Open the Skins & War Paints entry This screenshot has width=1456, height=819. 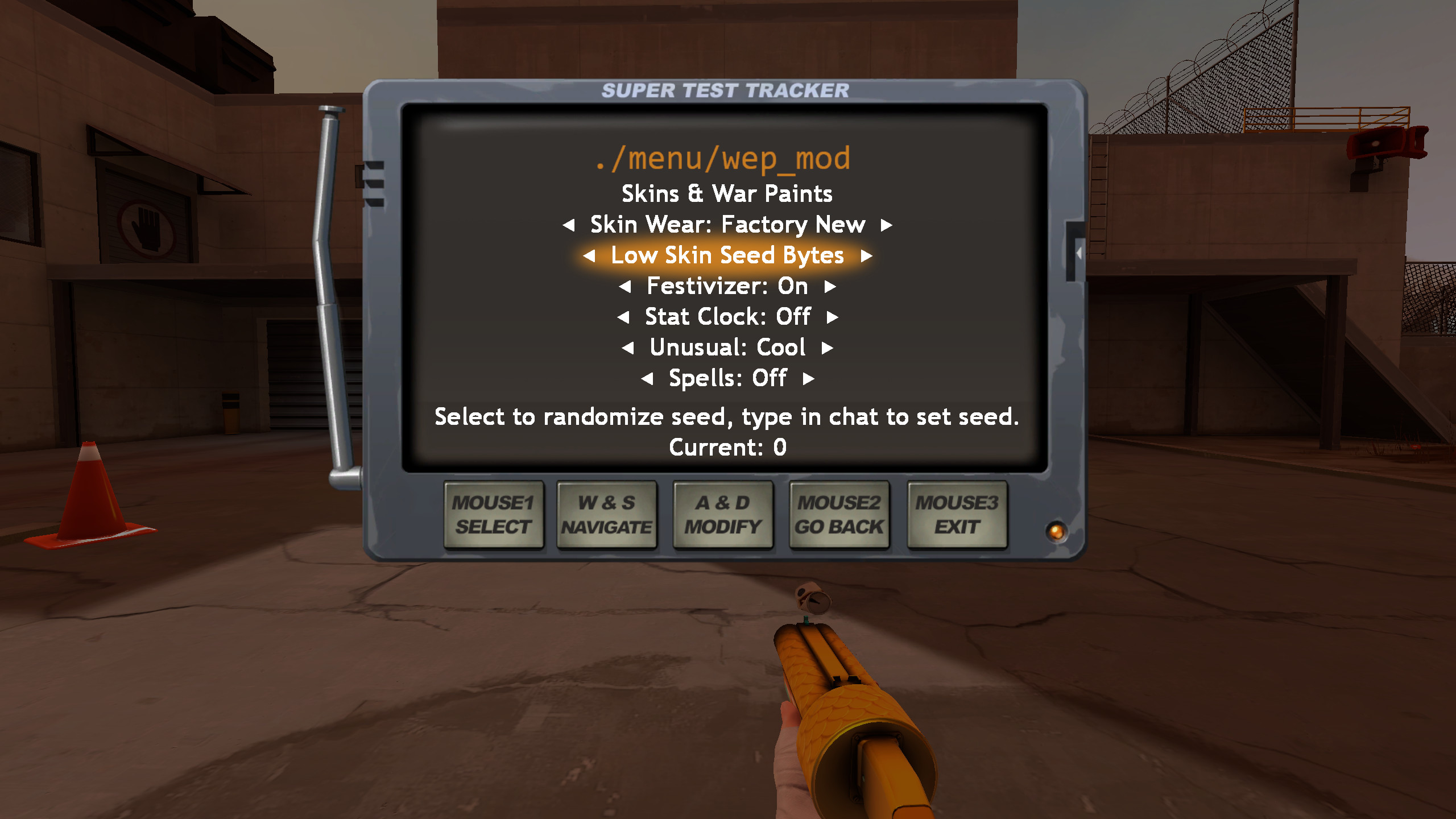(727, 193)
